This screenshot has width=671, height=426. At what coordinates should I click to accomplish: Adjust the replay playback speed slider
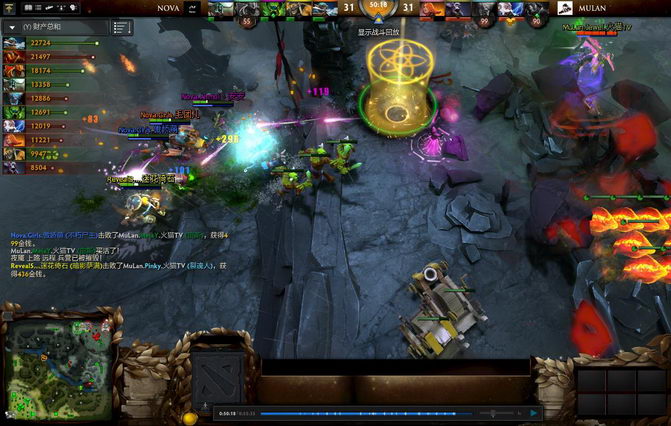click(492, 412)
